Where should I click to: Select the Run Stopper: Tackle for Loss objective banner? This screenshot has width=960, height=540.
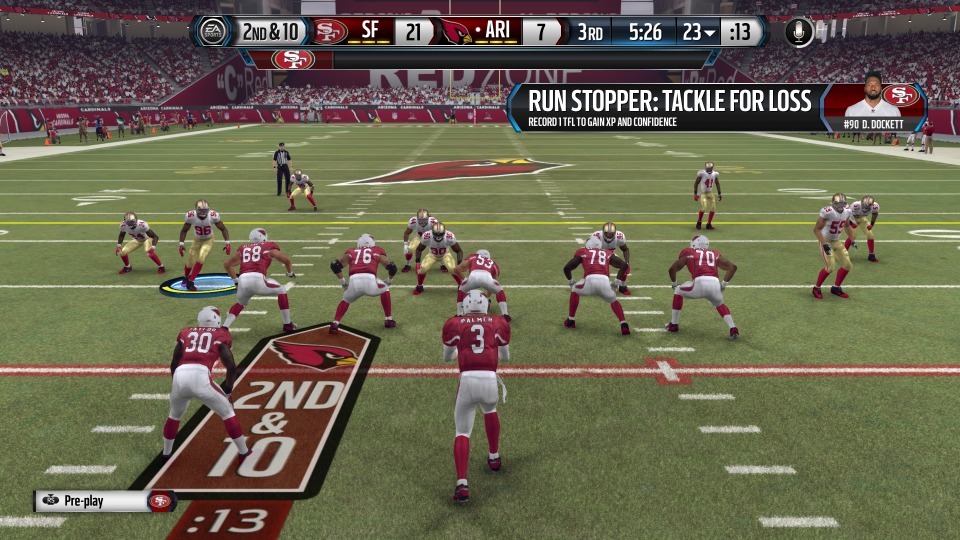tap(670, 108)
